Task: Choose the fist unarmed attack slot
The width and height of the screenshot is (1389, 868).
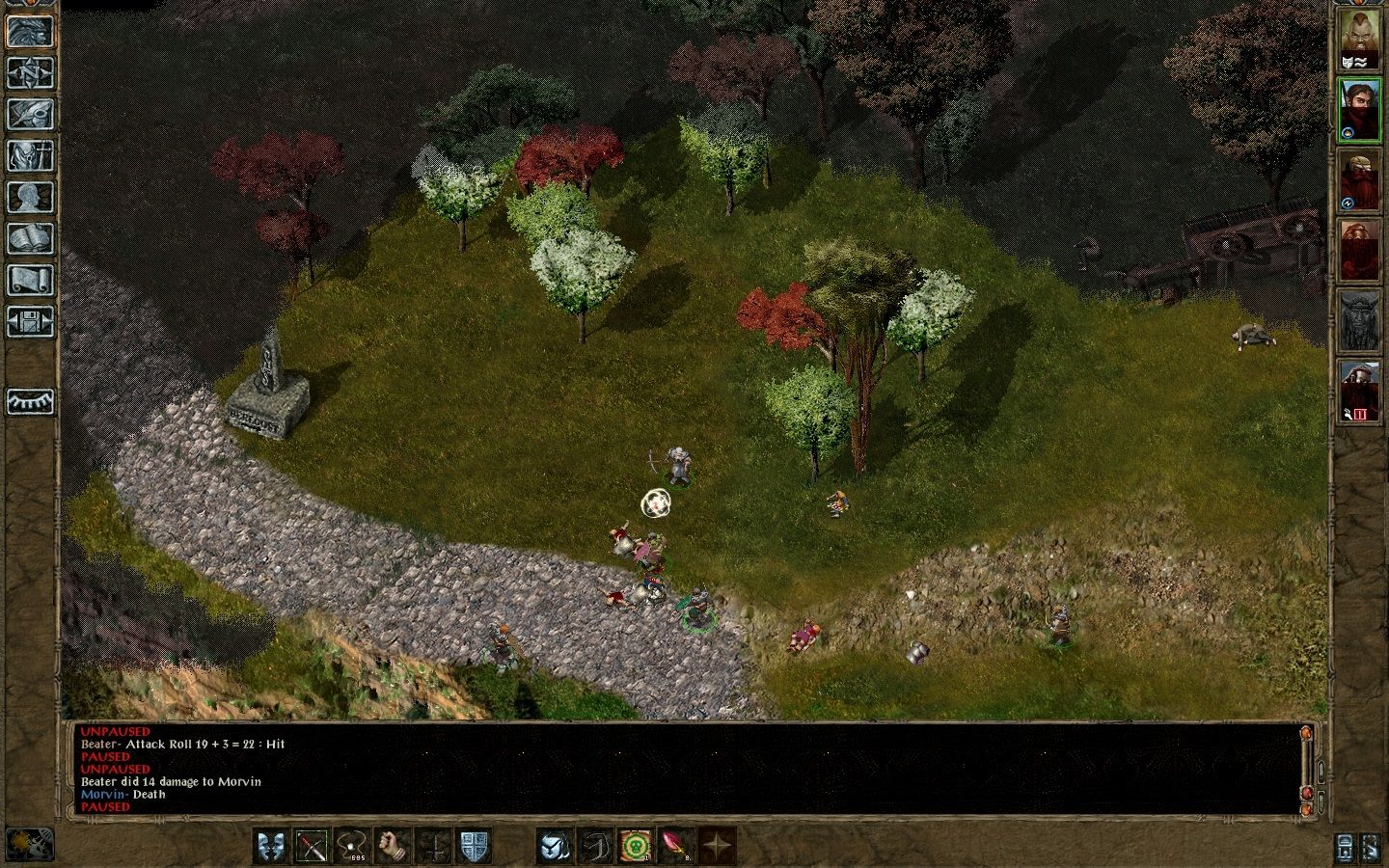Action: 394,846
